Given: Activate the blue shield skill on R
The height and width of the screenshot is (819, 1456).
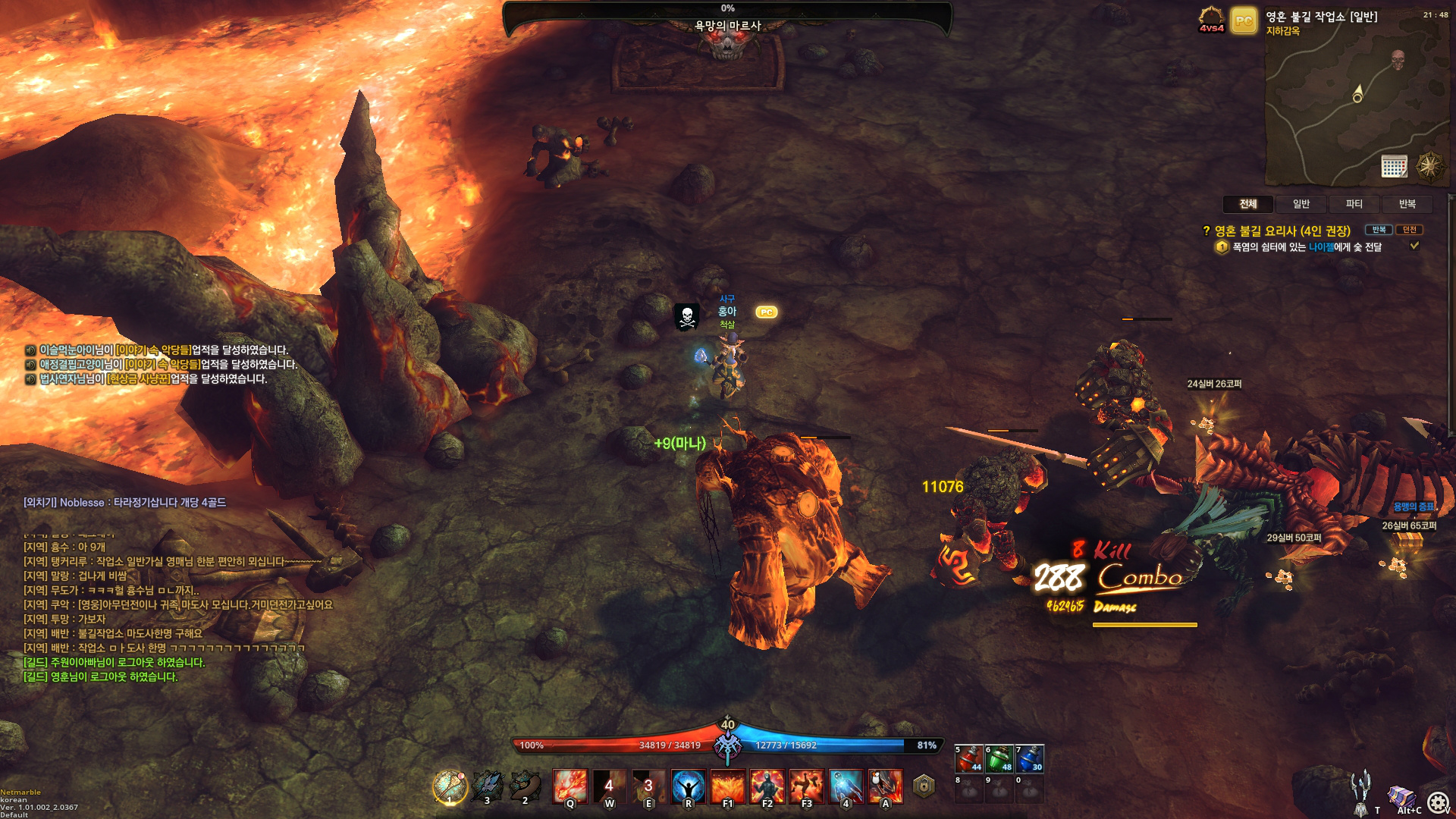Looking at the screenshot, I should [689, 786].
